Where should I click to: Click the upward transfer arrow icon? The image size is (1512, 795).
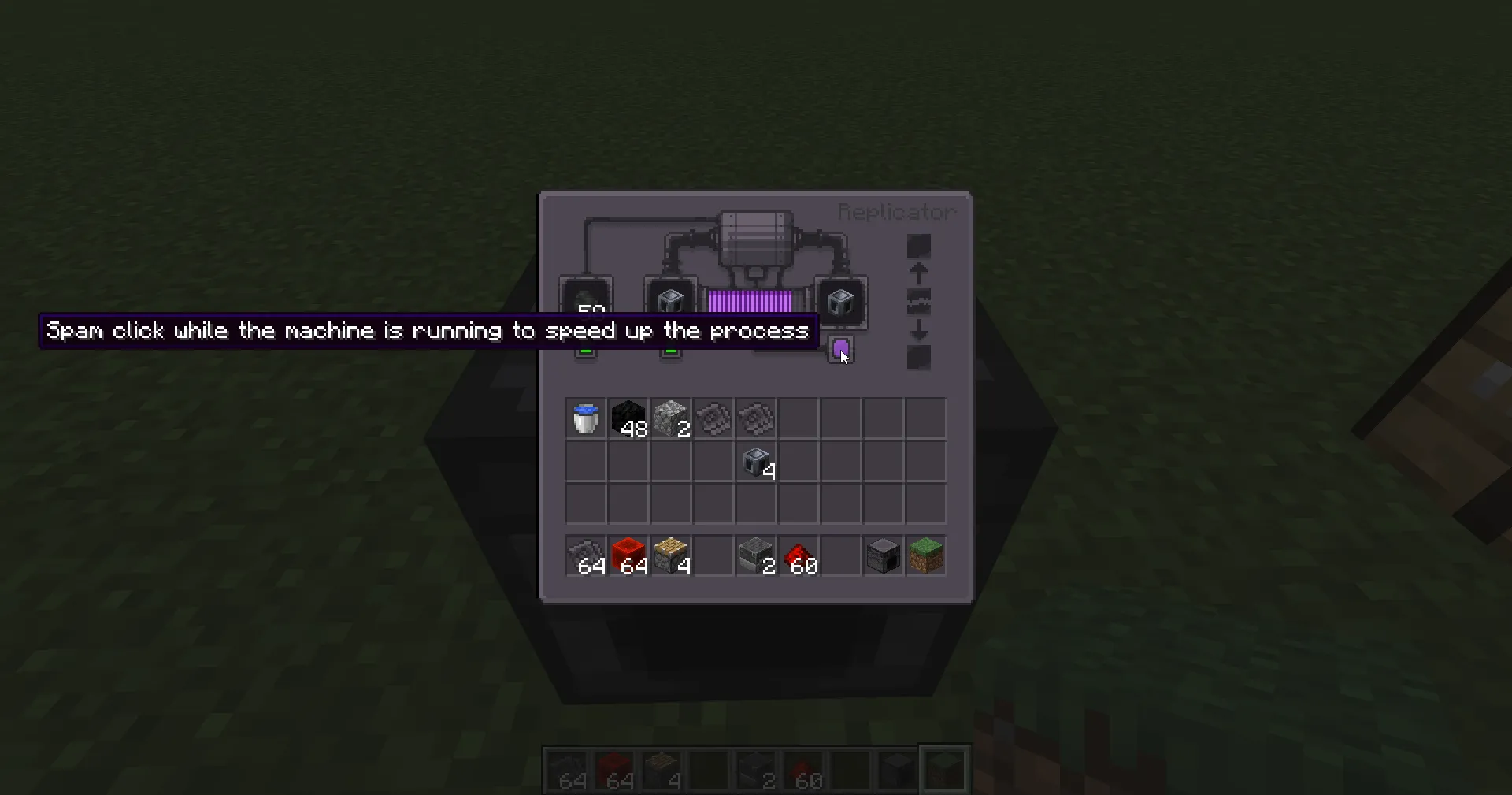pos(918,272)
